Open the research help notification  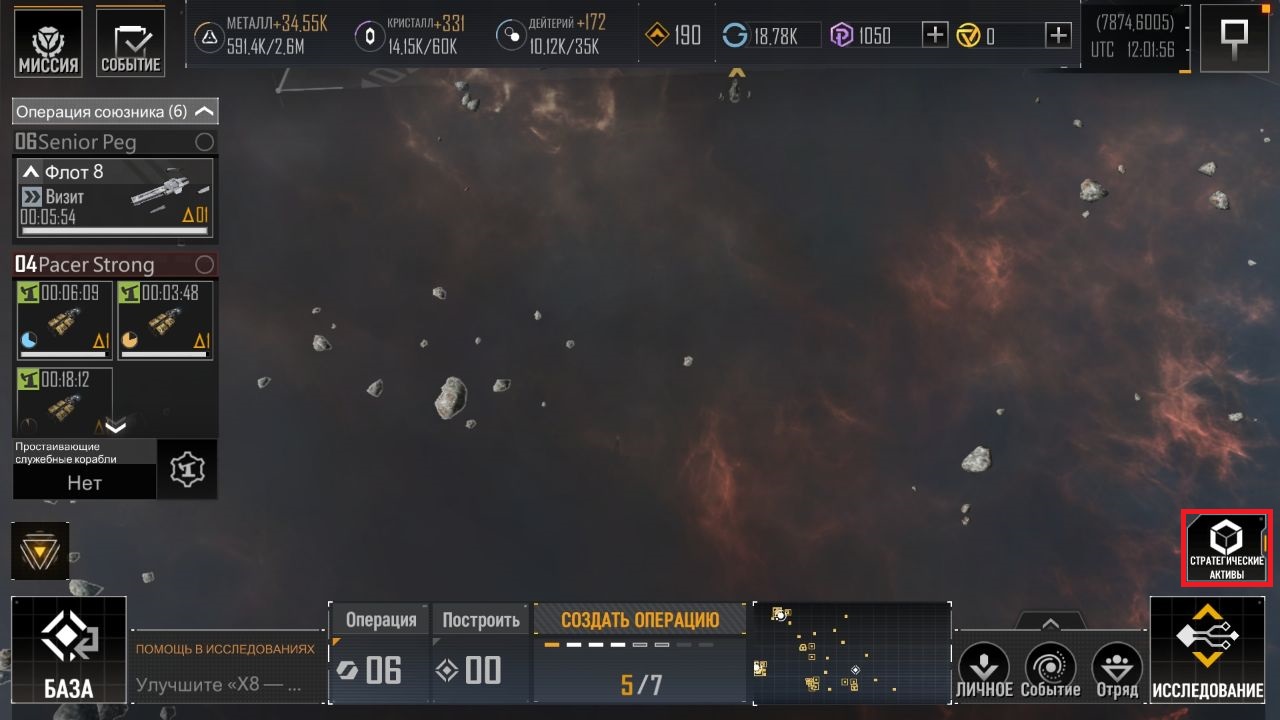(228, 669)
